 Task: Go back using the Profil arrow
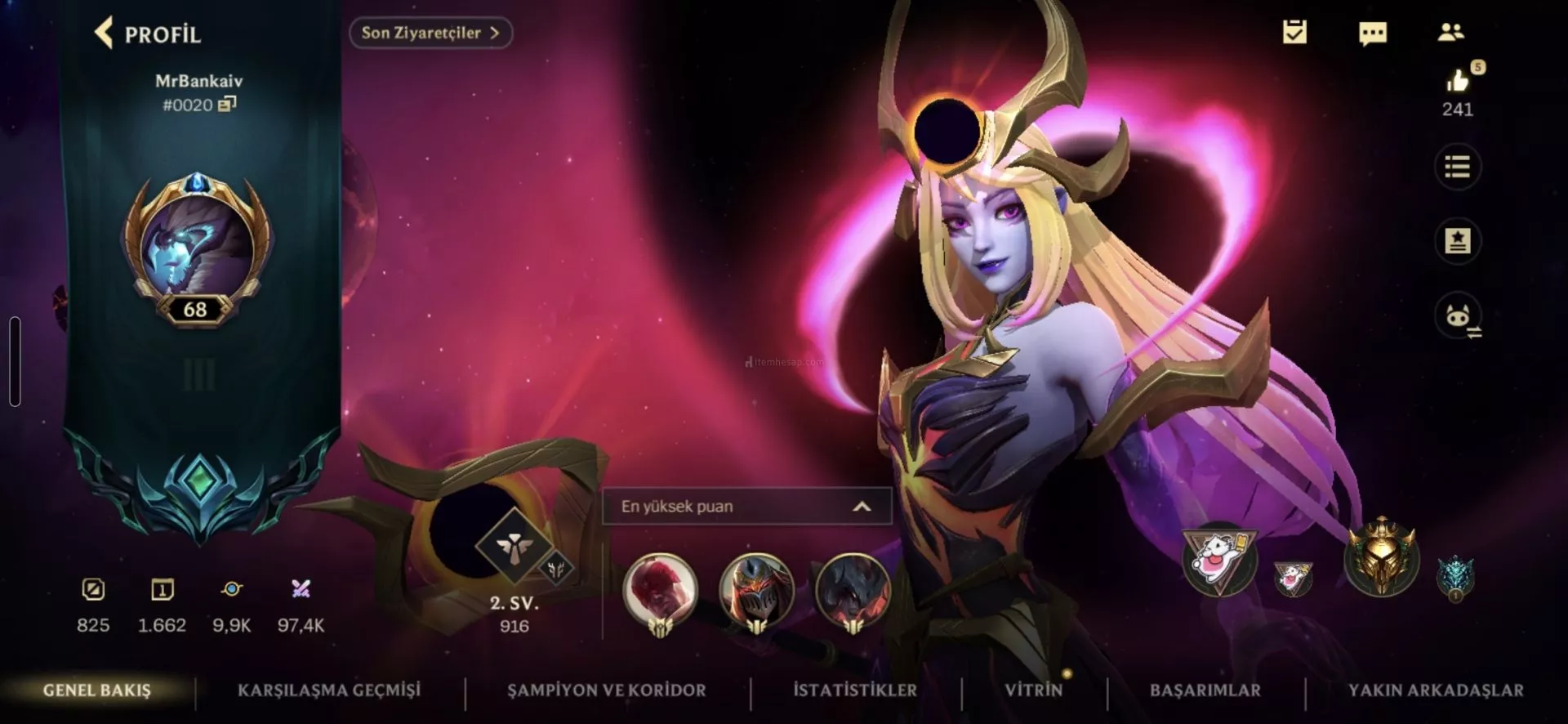tap(105, 34)
